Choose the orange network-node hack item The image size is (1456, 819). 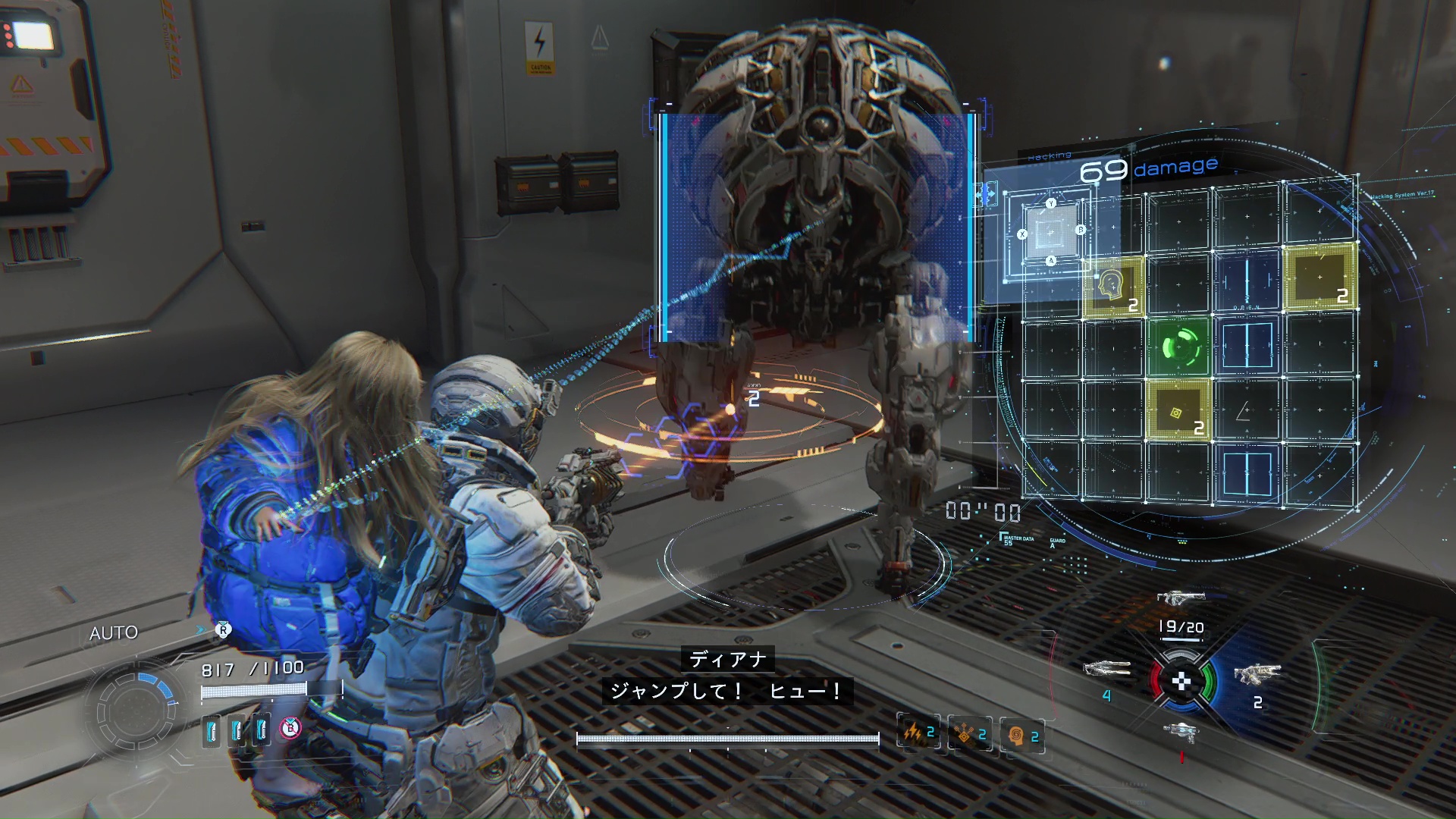[970, 734]
